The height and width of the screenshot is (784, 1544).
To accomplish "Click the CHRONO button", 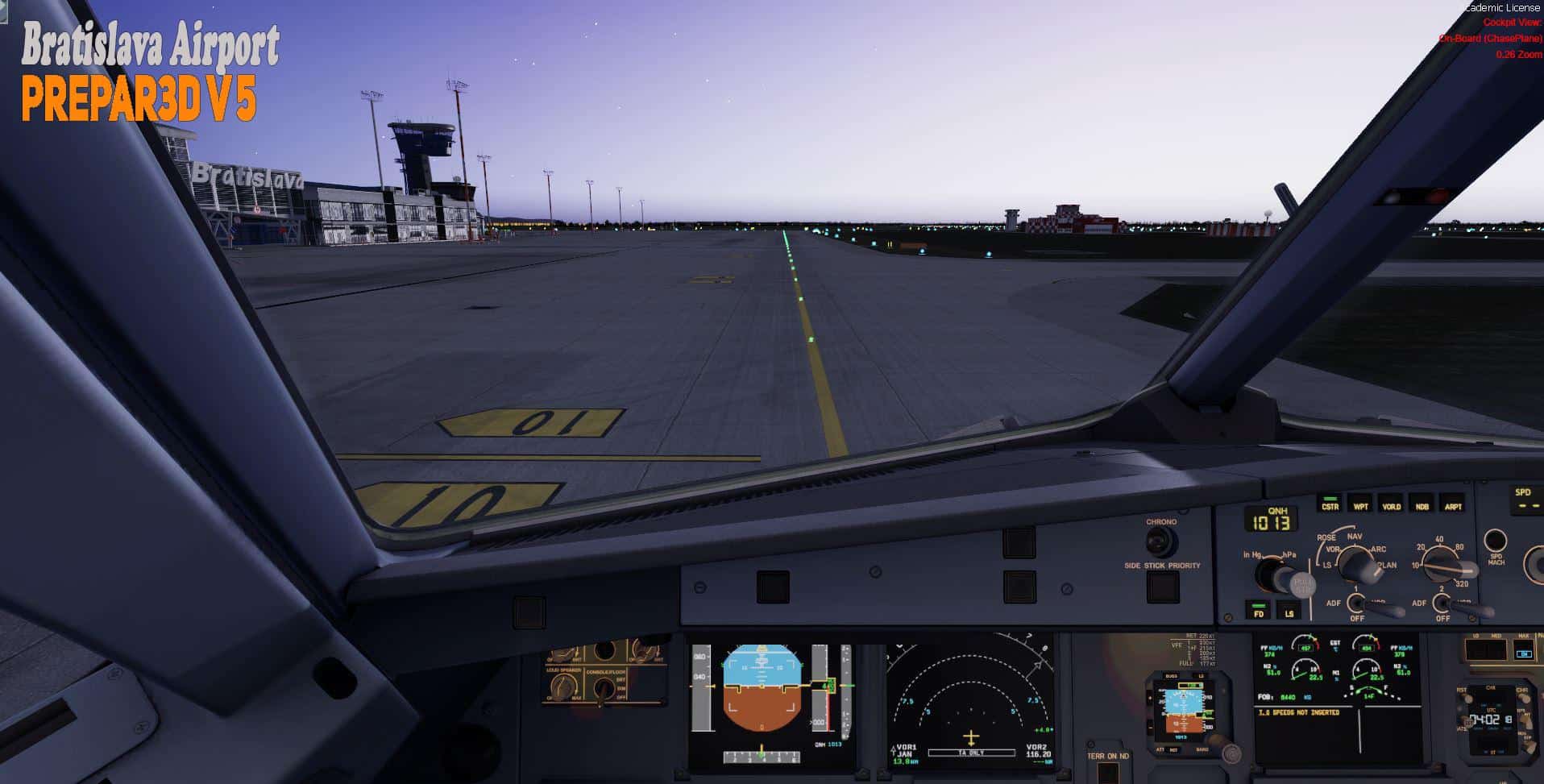I will point(1160,542).
